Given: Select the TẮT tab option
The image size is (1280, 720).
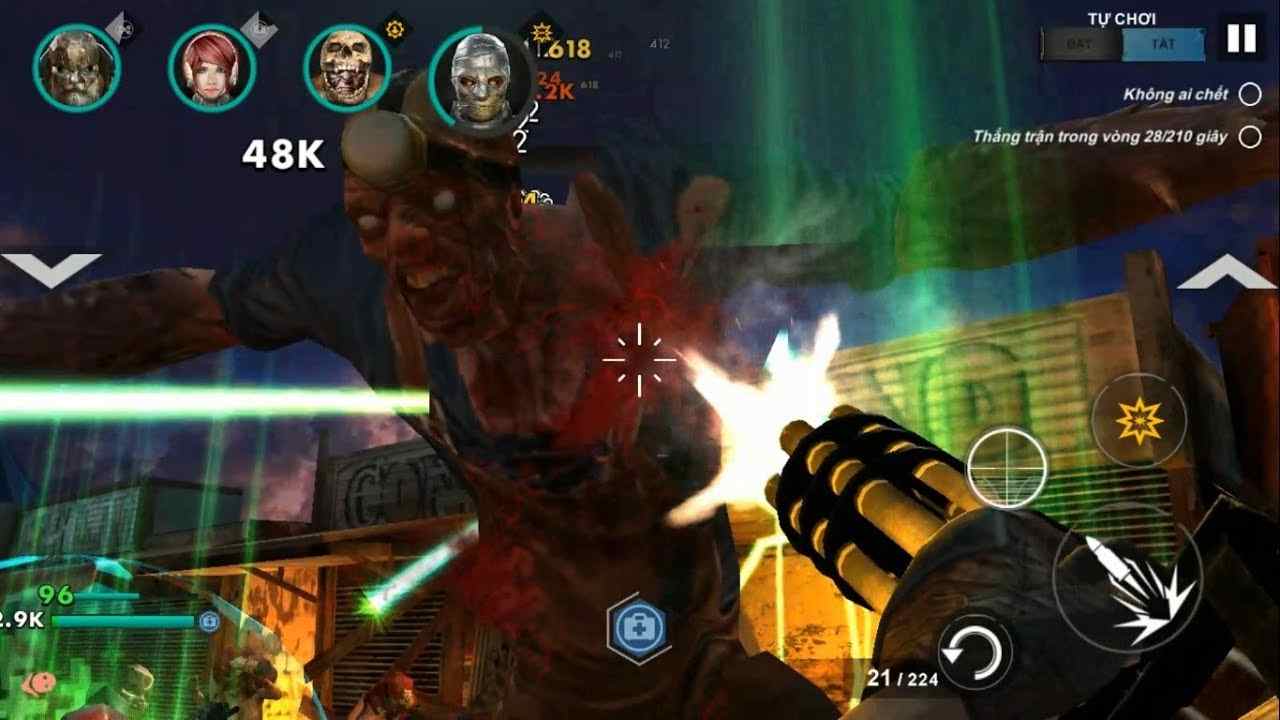Looking at the screenshot, I should point(1165,44).
